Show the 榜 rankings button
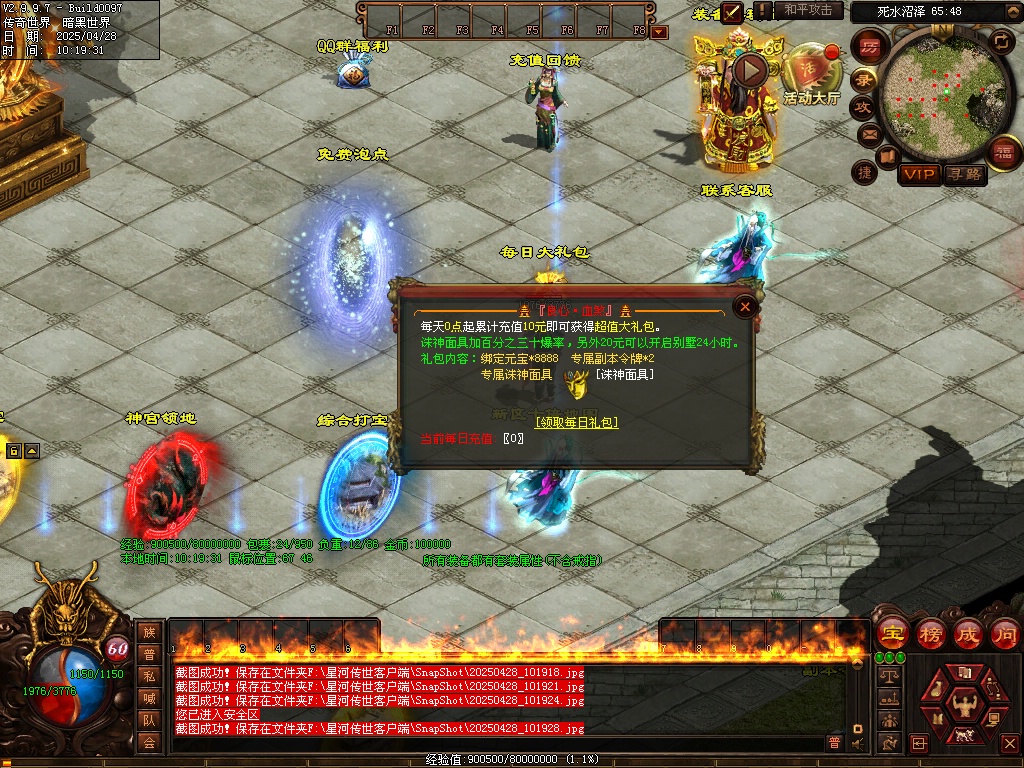The image size is (1024, 768). (931, 634)
